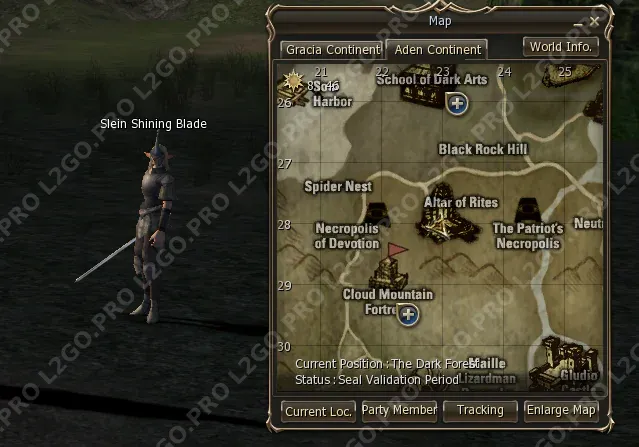Image resolution: width=639 pixels, height=447 pixels.
Task: Click the Necropolis of Devotion icon
Action: [377, 214]
